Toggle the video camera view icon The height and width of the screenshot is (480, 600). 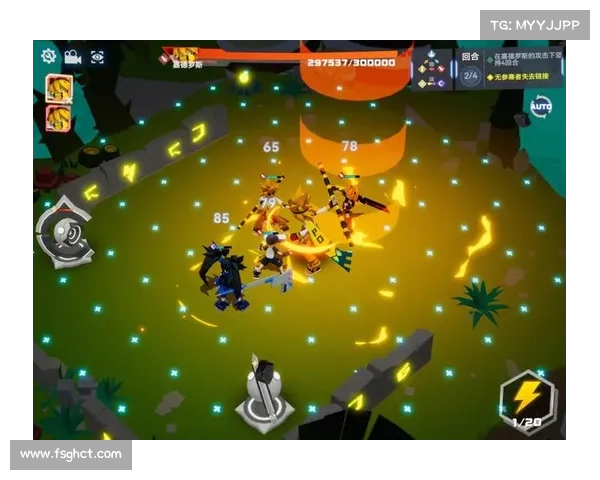(x=73, y=57)
